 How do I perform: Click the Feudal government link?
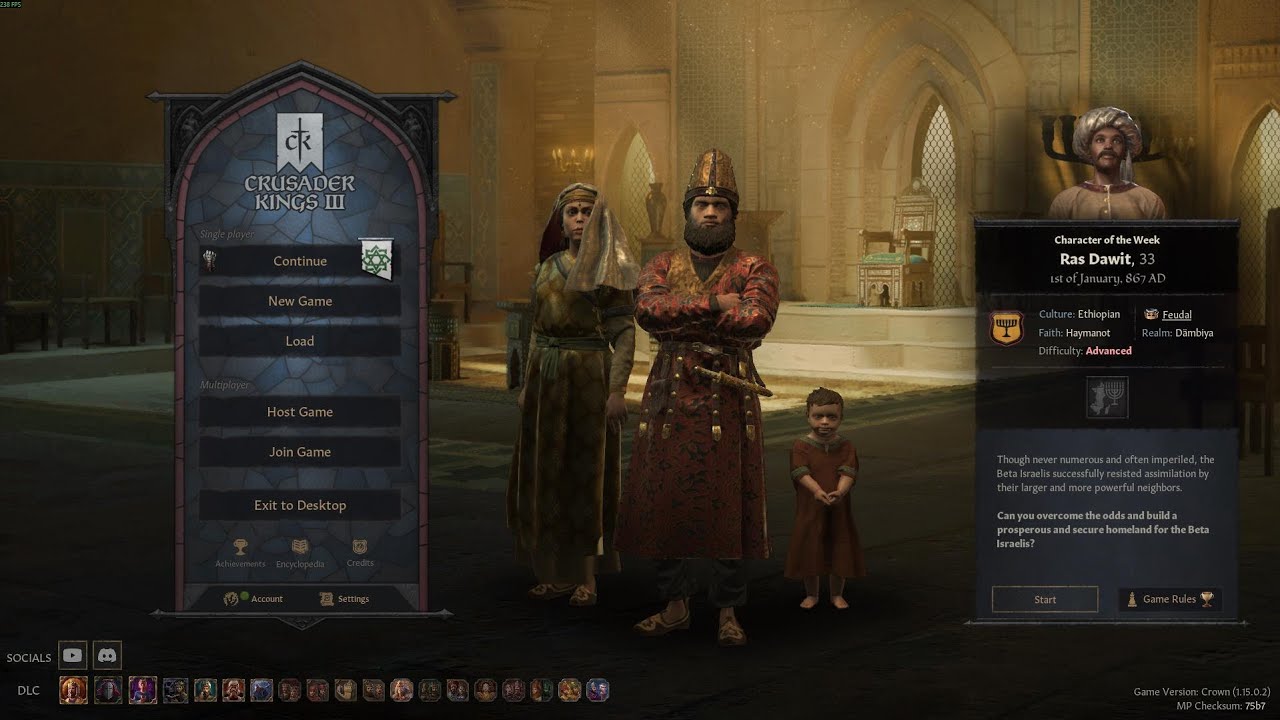point(1176,315)
